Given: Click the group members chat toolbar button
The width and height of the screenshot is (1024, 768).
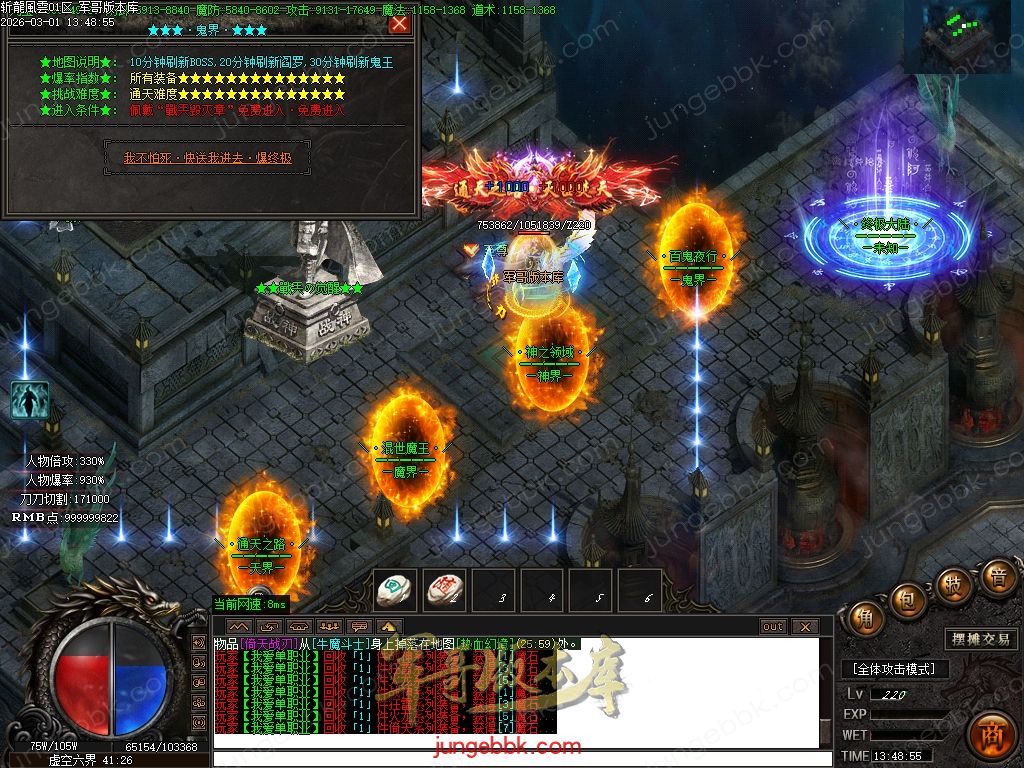Looking at the screenshot, I should coord(327,627).
